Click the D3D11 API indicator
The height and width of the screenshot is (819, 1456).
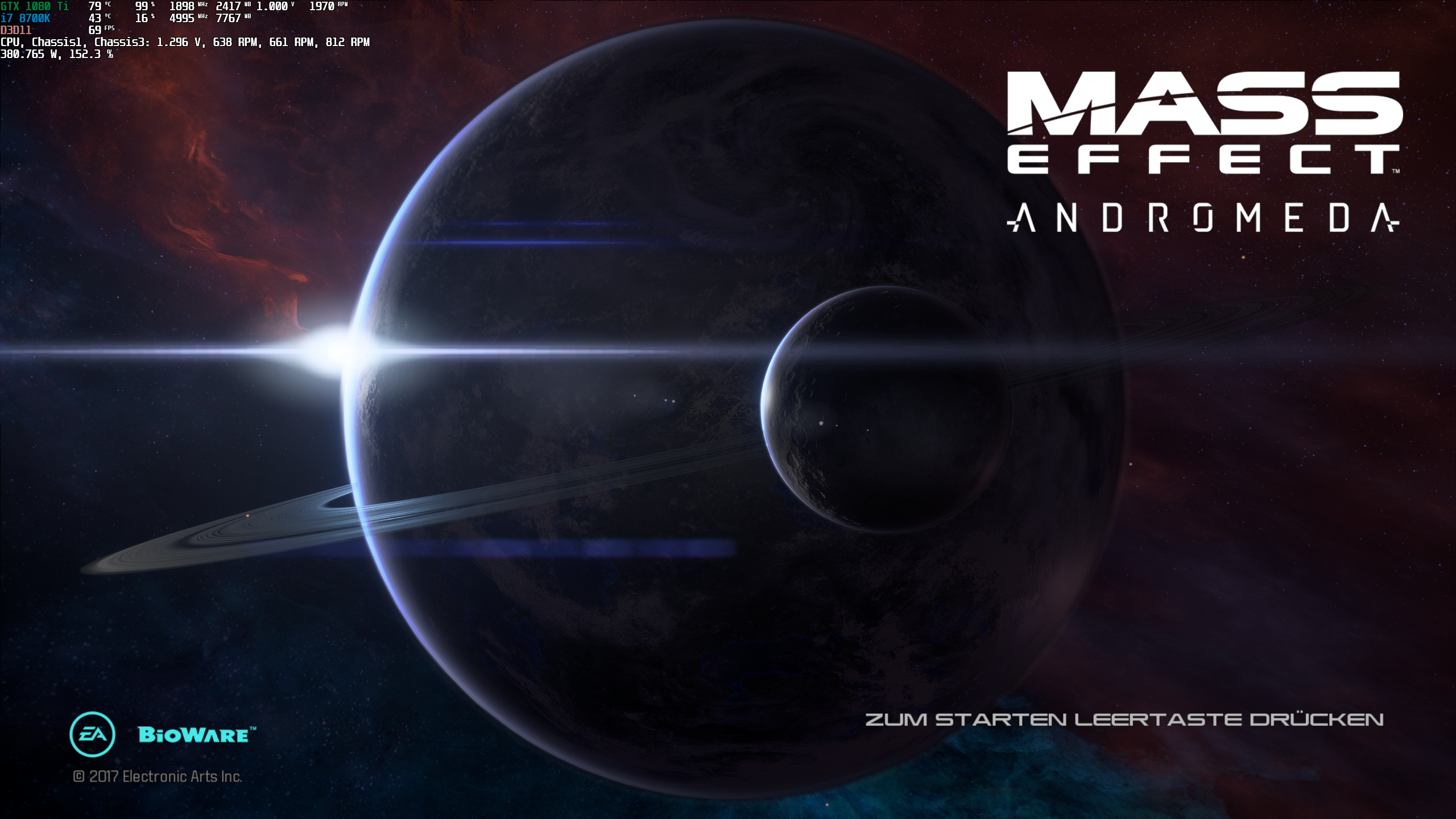(x=15, y=30)
